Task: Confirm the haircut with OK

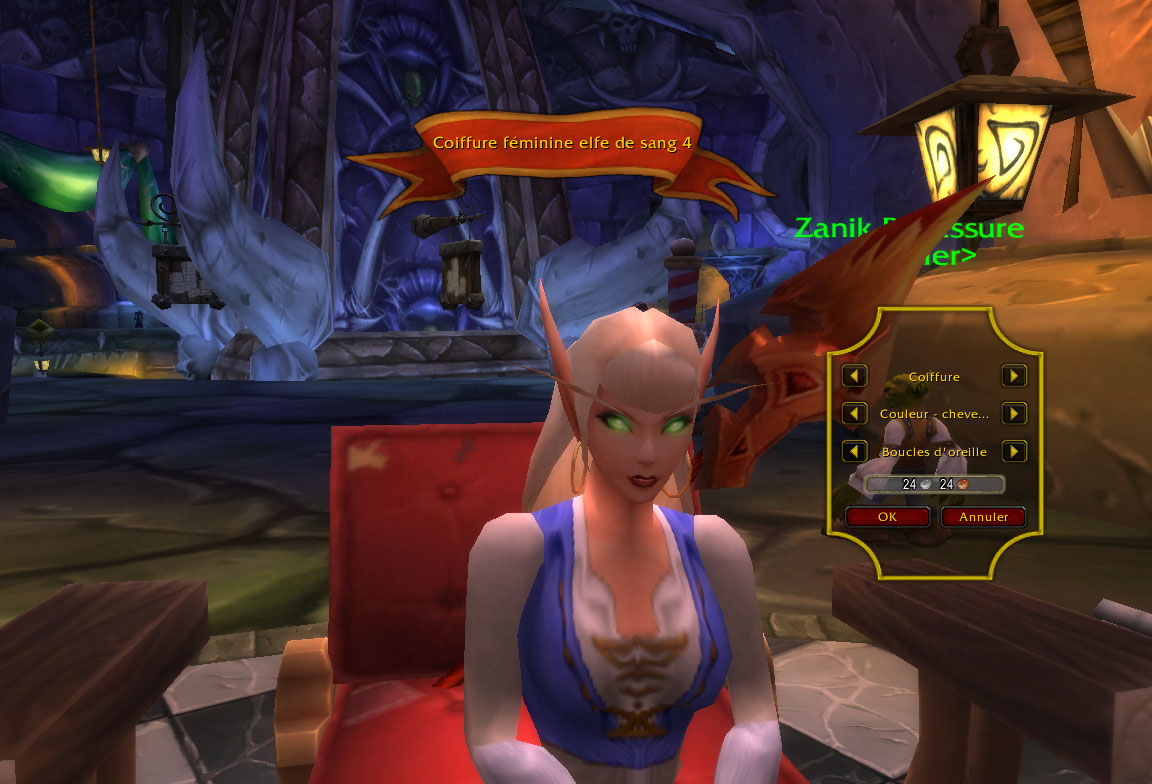Action: [887, 517]
